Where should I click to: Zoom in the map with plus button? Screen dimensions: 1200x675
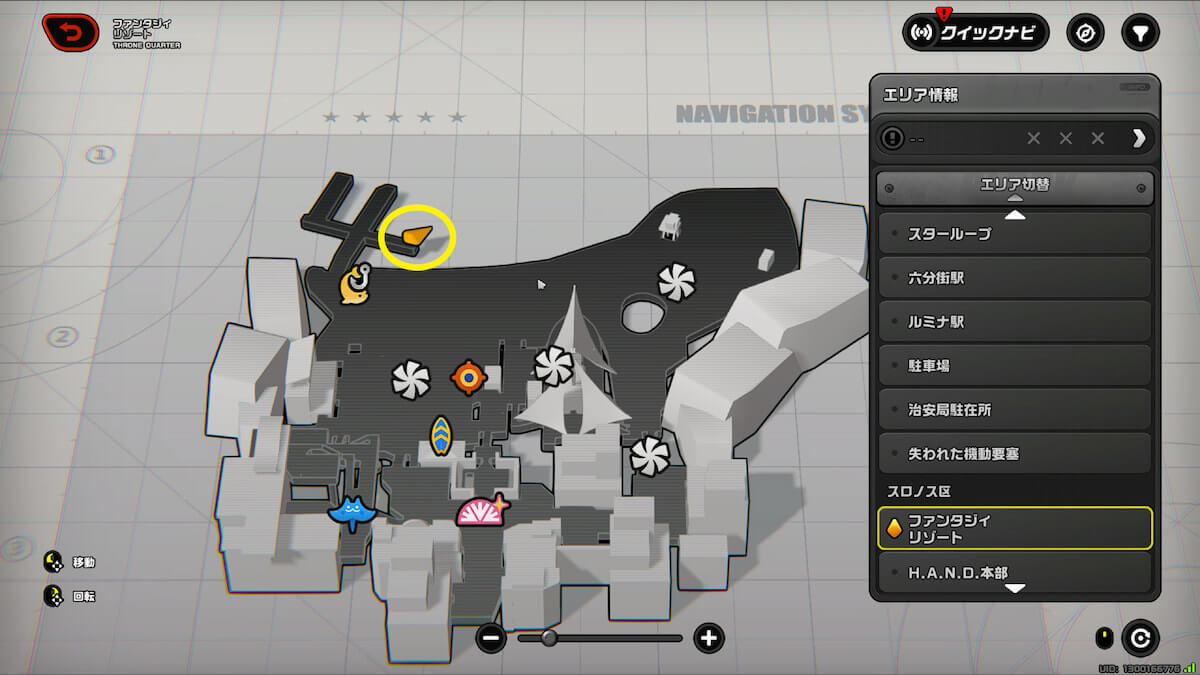tap(709, 638)
